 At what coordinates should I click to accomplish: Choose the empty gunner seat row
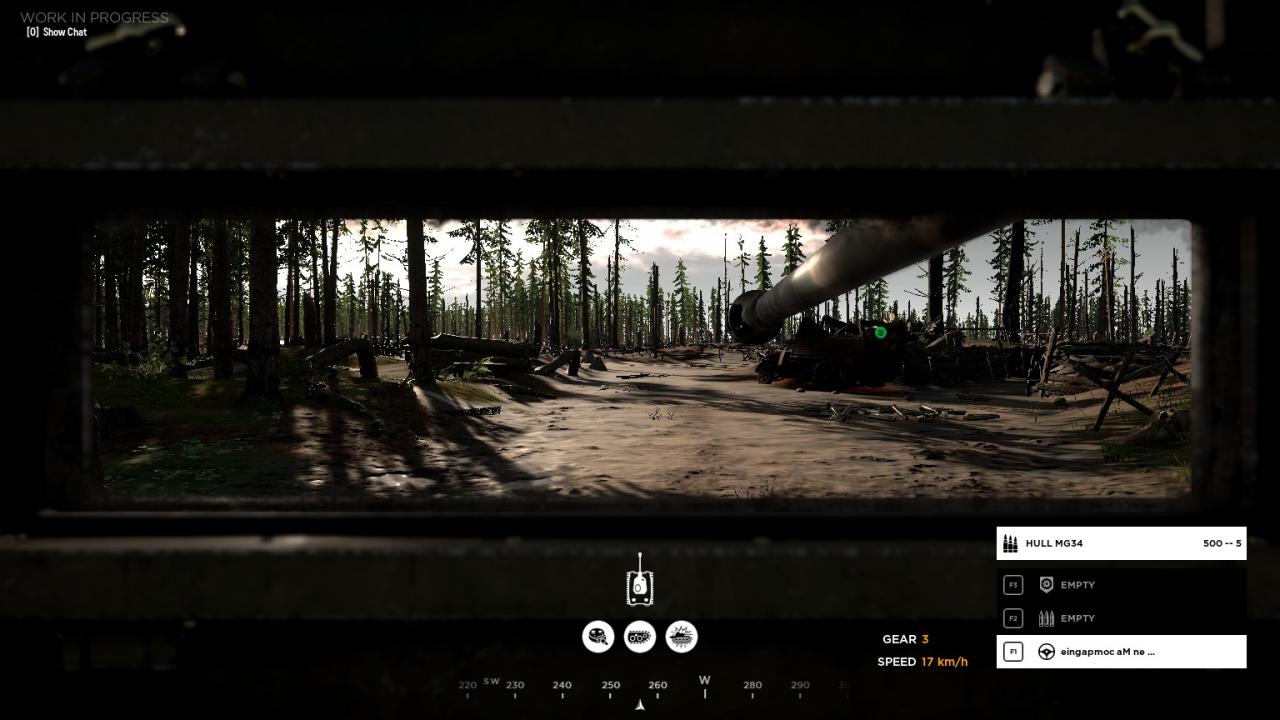point(1121,618)
